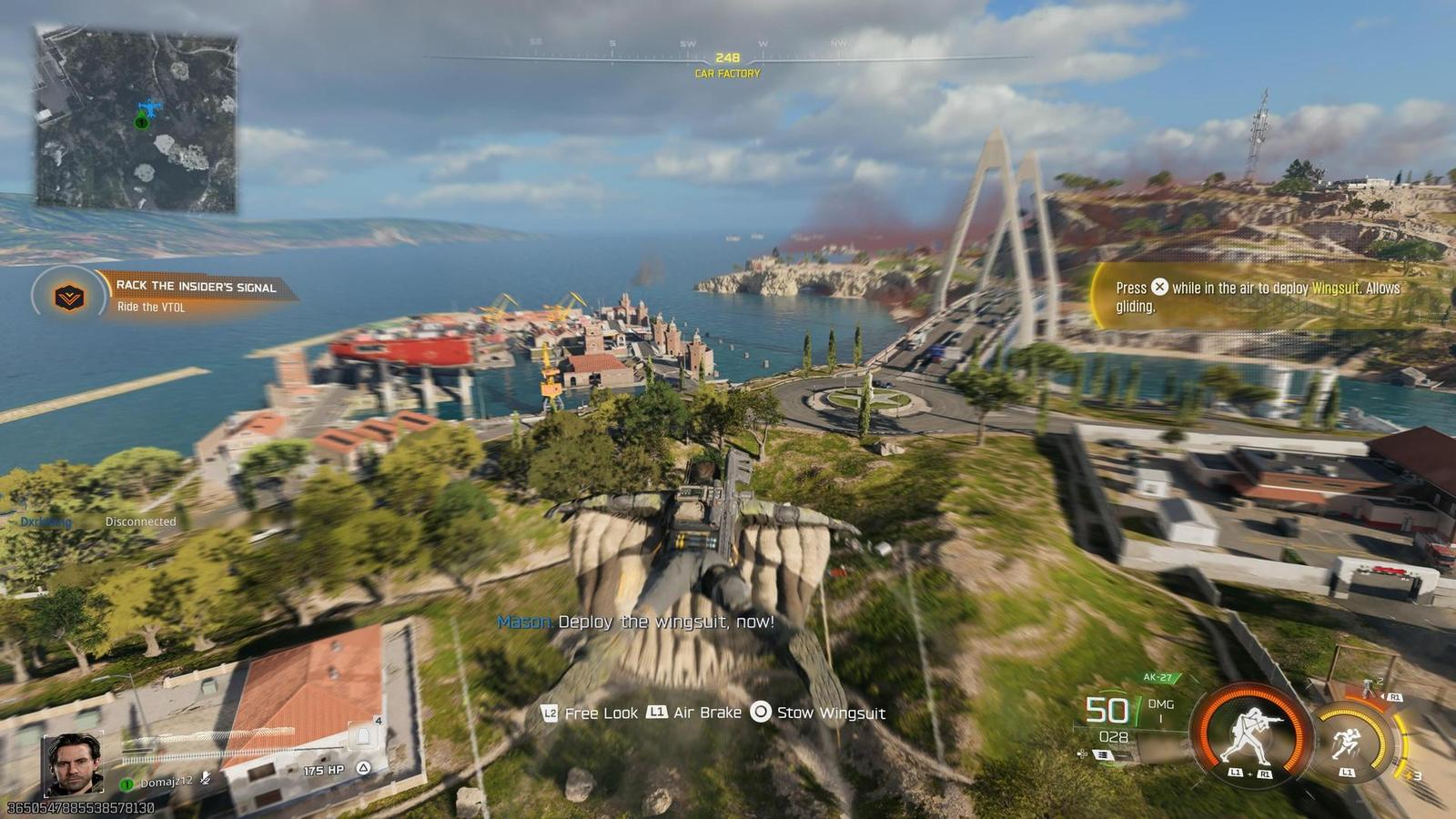Click the Car Factory compass marker
The image size is (1456, 819).
click(x=727, y=65)
